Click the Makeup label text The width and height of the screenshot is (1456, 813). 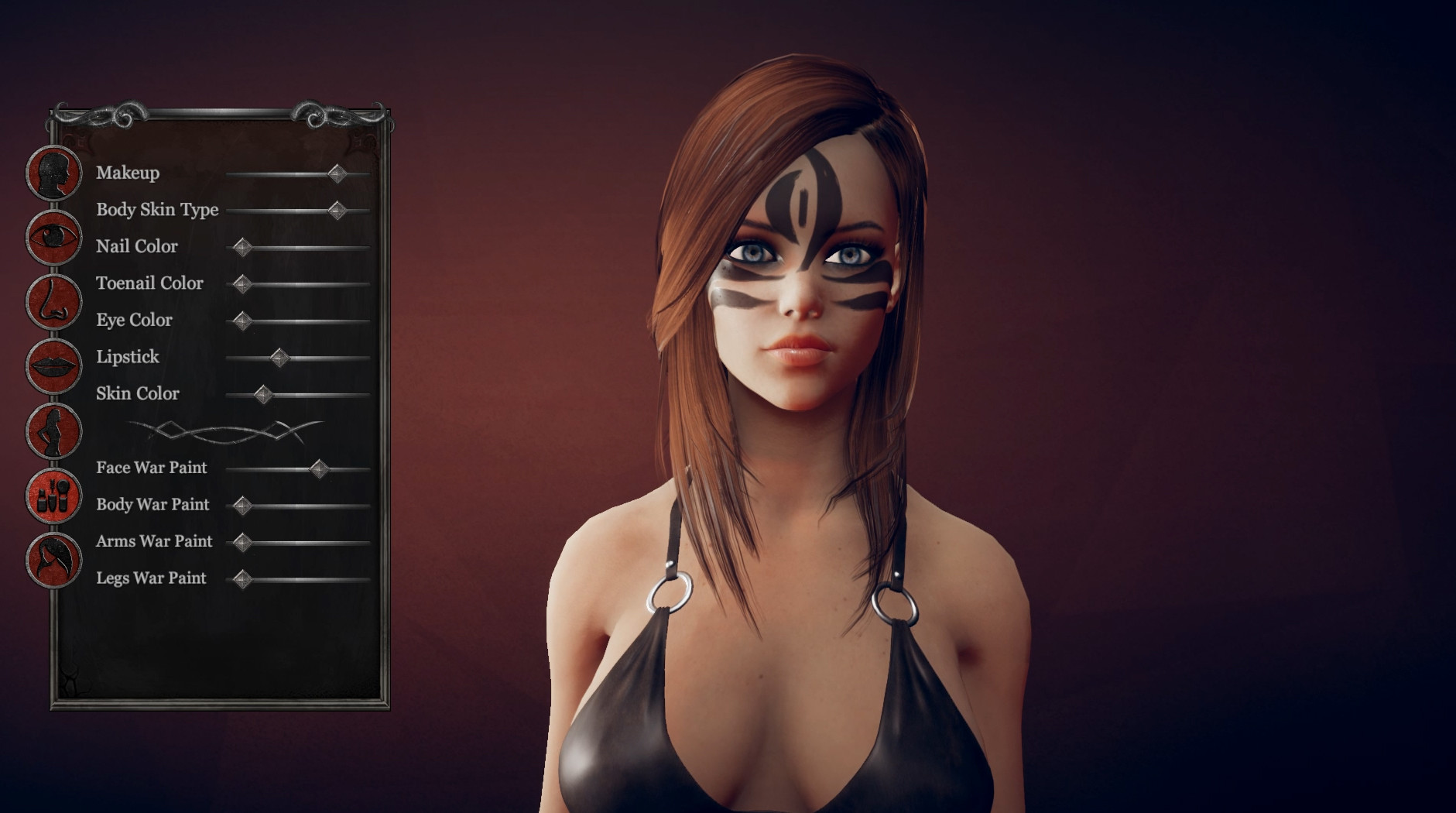tap(128, 173)
